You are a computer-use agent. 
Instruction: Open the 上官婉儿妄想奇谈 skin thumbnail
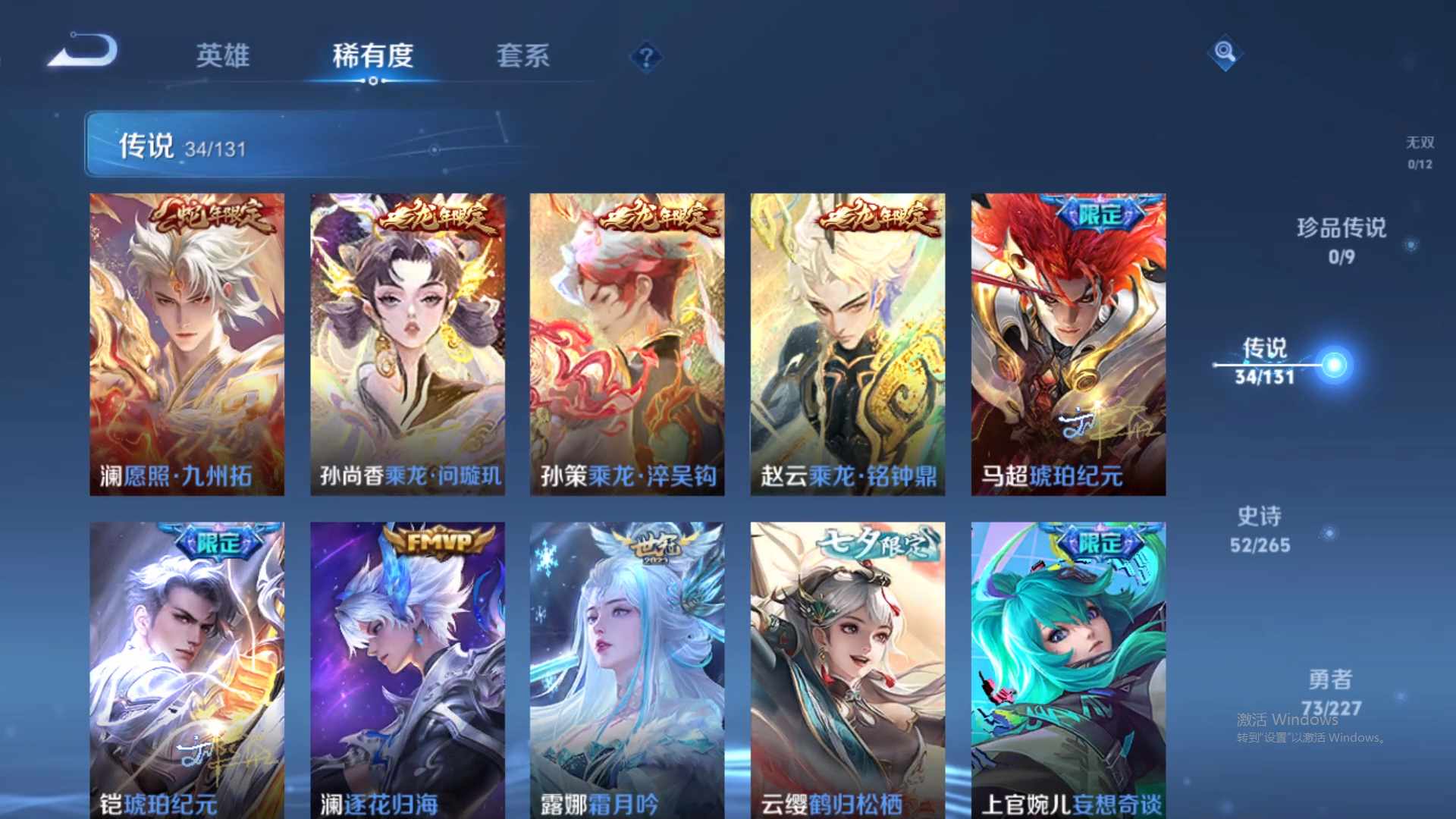point(1067,667)
